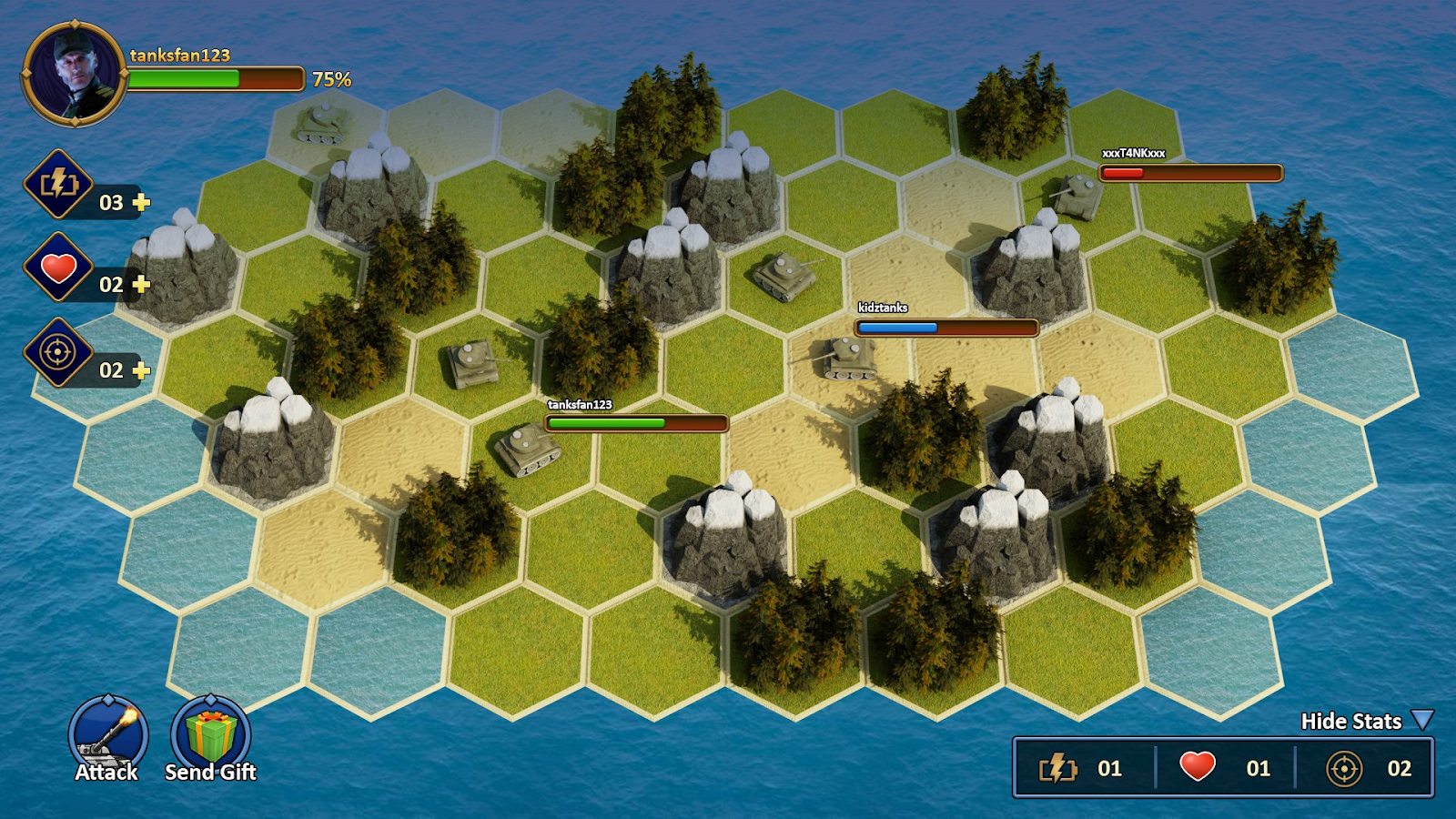Open the Send Gift button
This screenshot has height=819, width=1456.
(210, 733)
